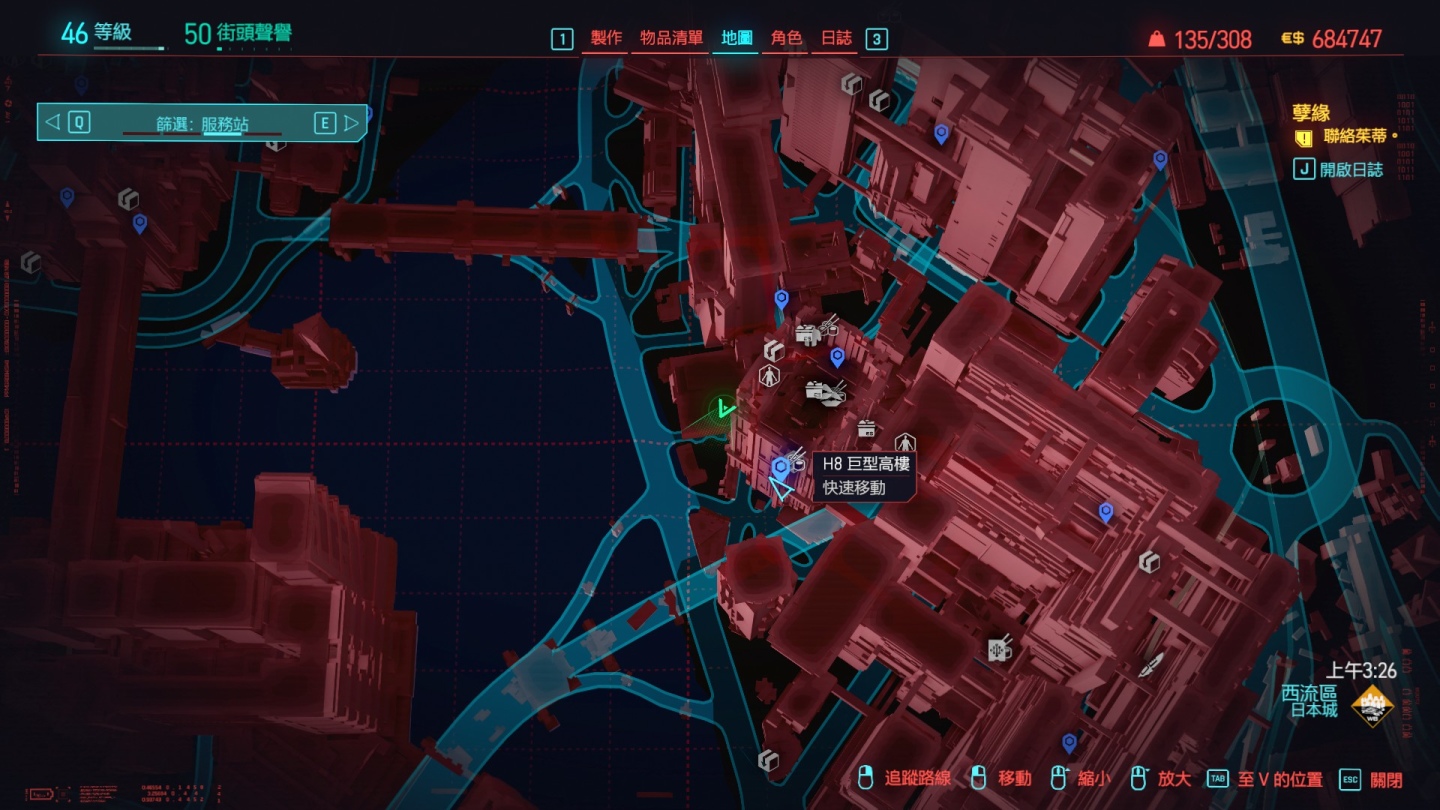
Task: Switch to the 製作 crafting tab
Action: click(606, 38)
